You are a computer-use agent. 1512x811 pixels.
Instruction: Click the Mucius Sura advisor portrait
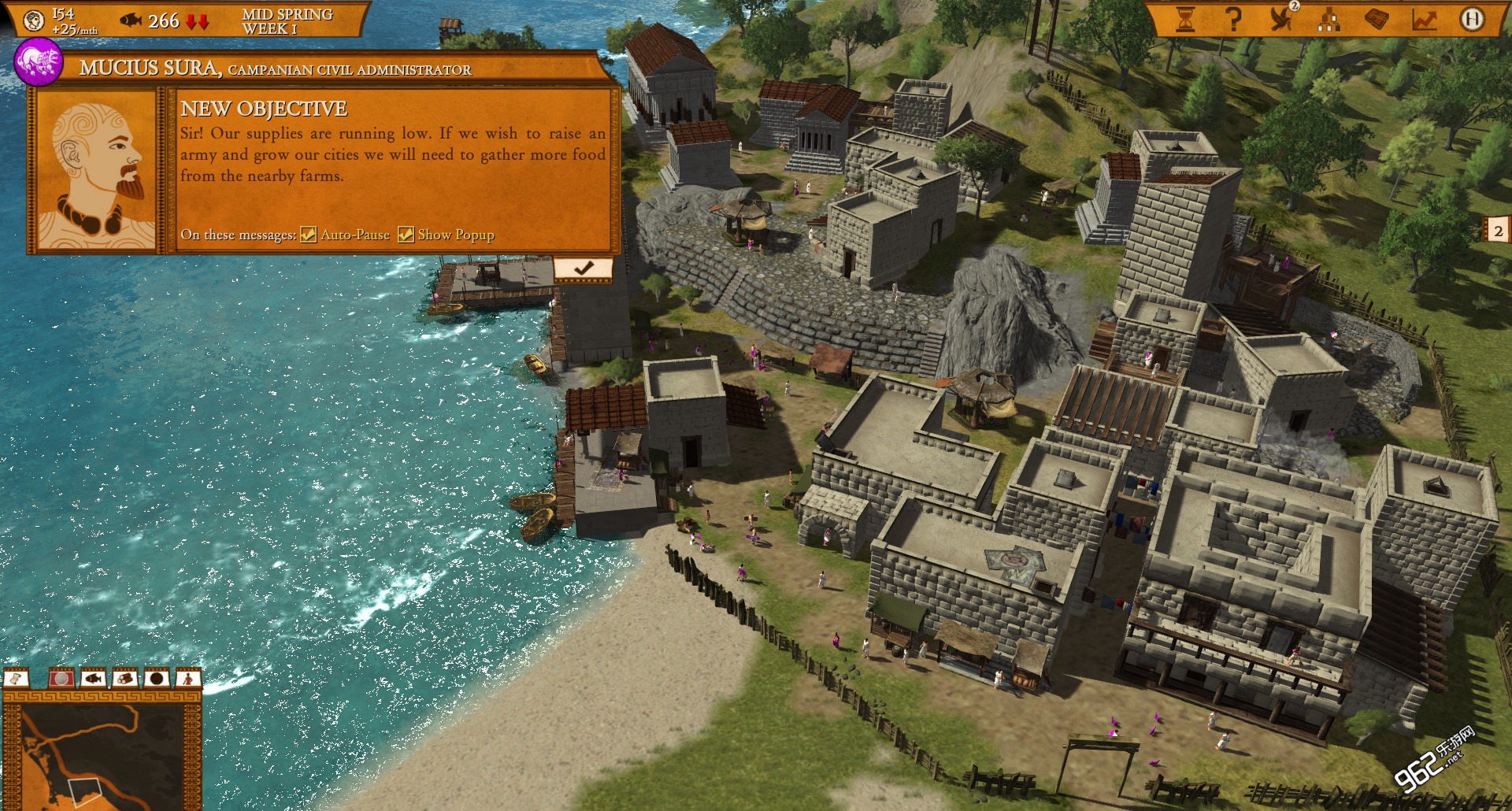tap(96, 169)
